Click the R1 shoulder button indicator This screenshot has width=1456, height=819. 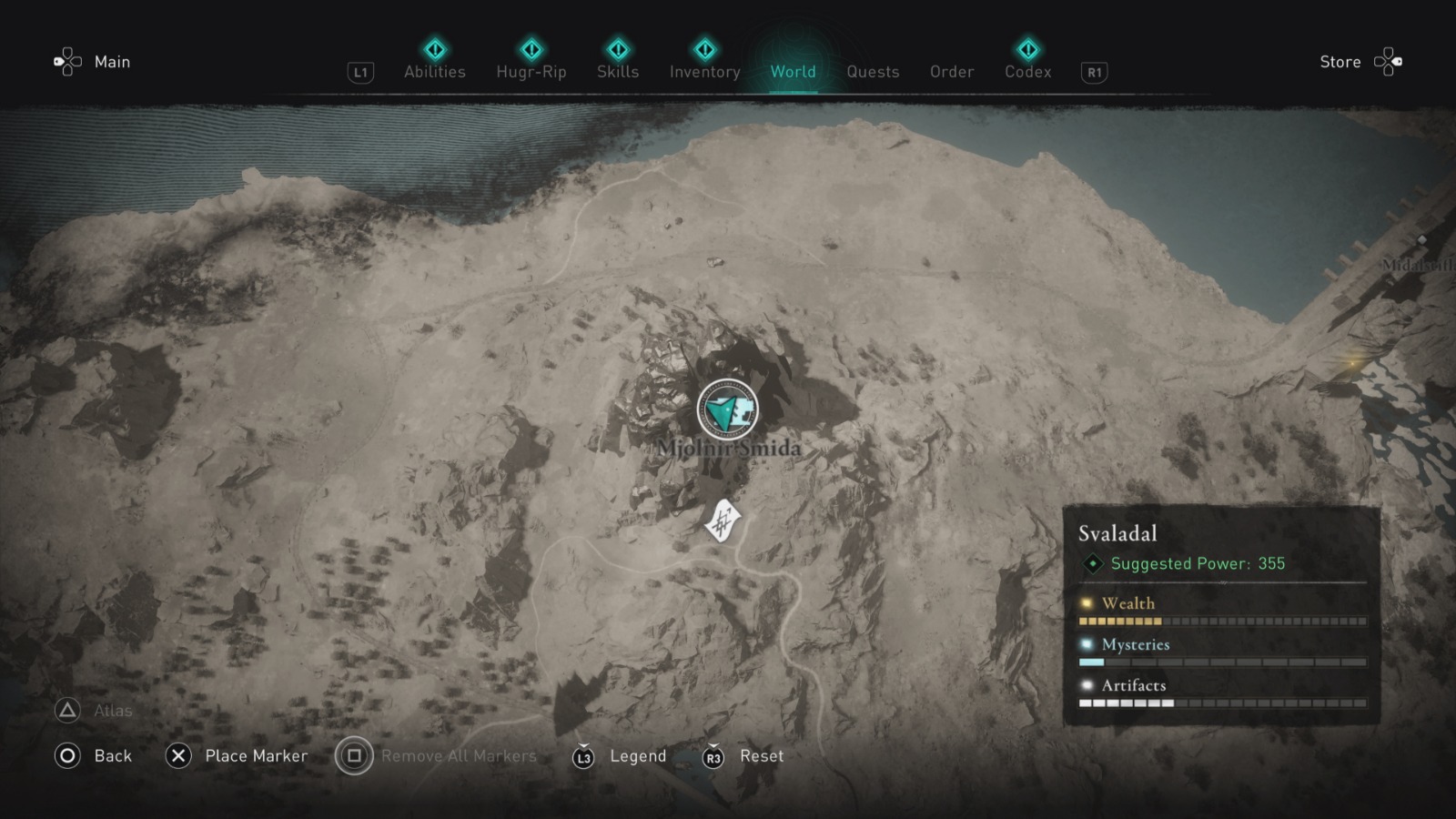coord(1092,72)
